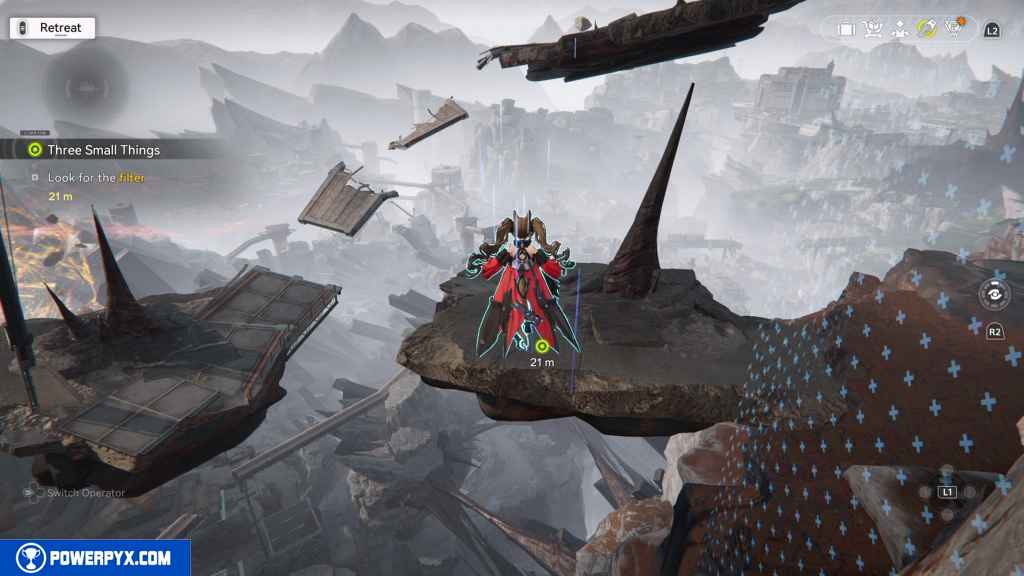Click the diamond operator icon in the top bar

pyautogui.click(x=899, y=29)
